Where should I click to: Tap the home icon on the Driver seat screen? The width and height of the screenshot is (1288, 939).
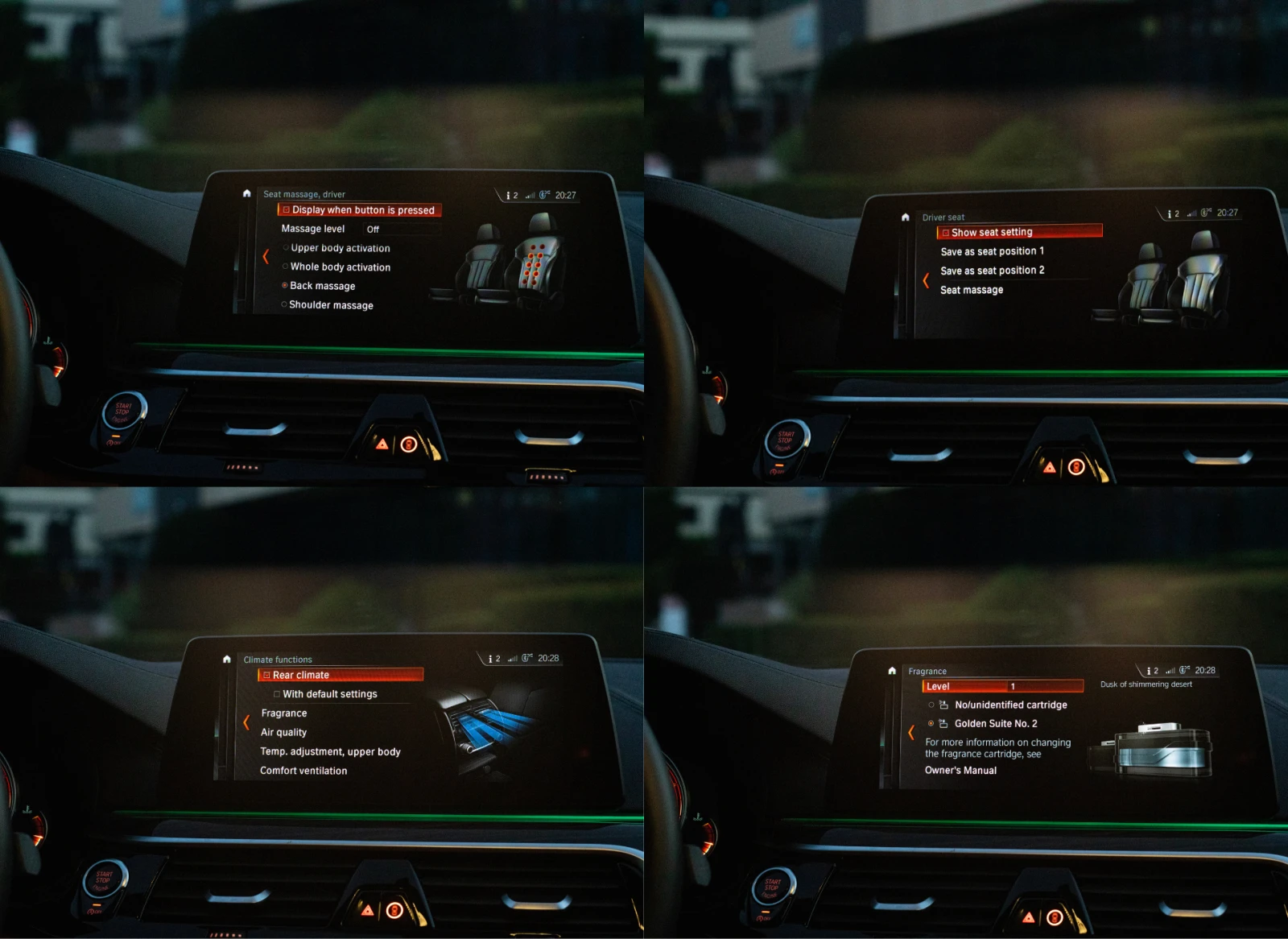pyautogui.click(x=904, y=217)
